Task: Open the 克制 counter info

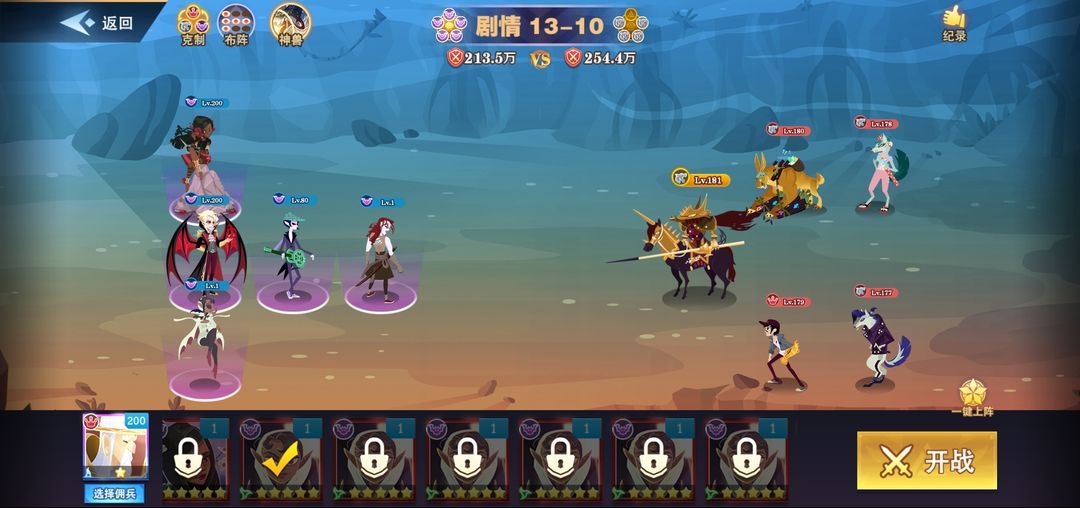Action: point(192,25)
